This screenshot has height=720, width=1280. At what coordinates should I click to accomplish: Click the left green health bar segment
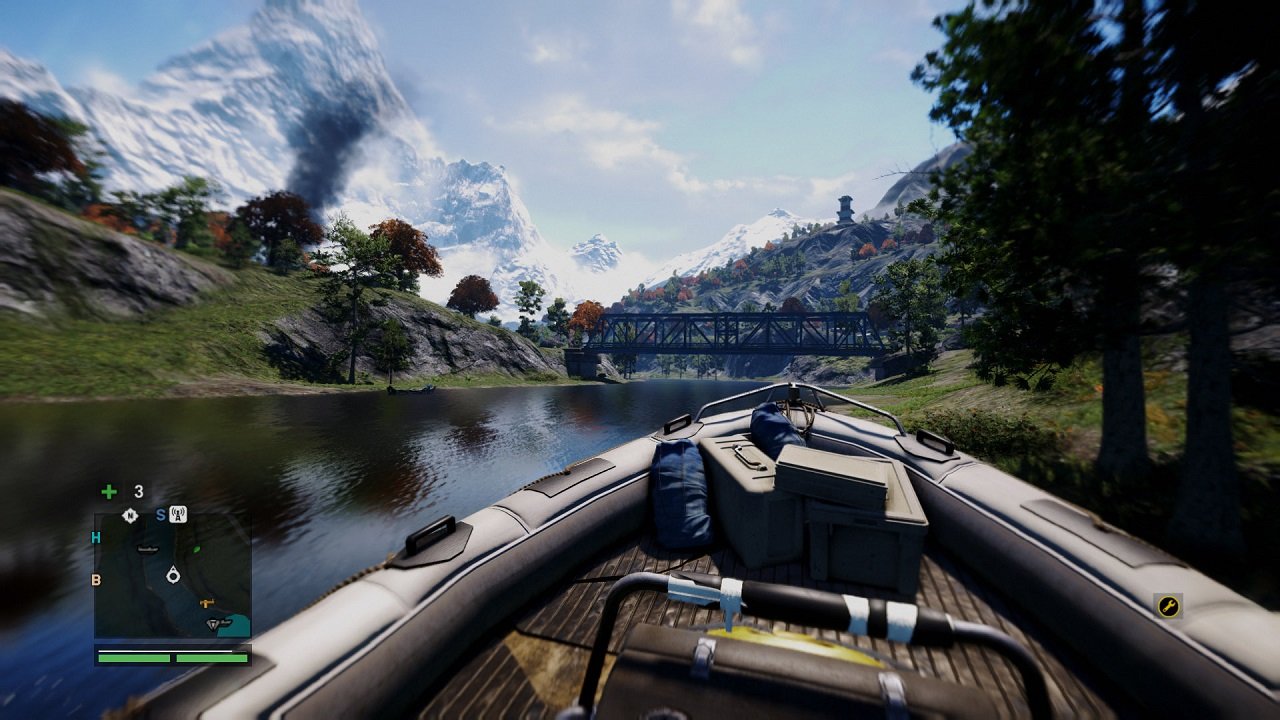tap(132, 660)
